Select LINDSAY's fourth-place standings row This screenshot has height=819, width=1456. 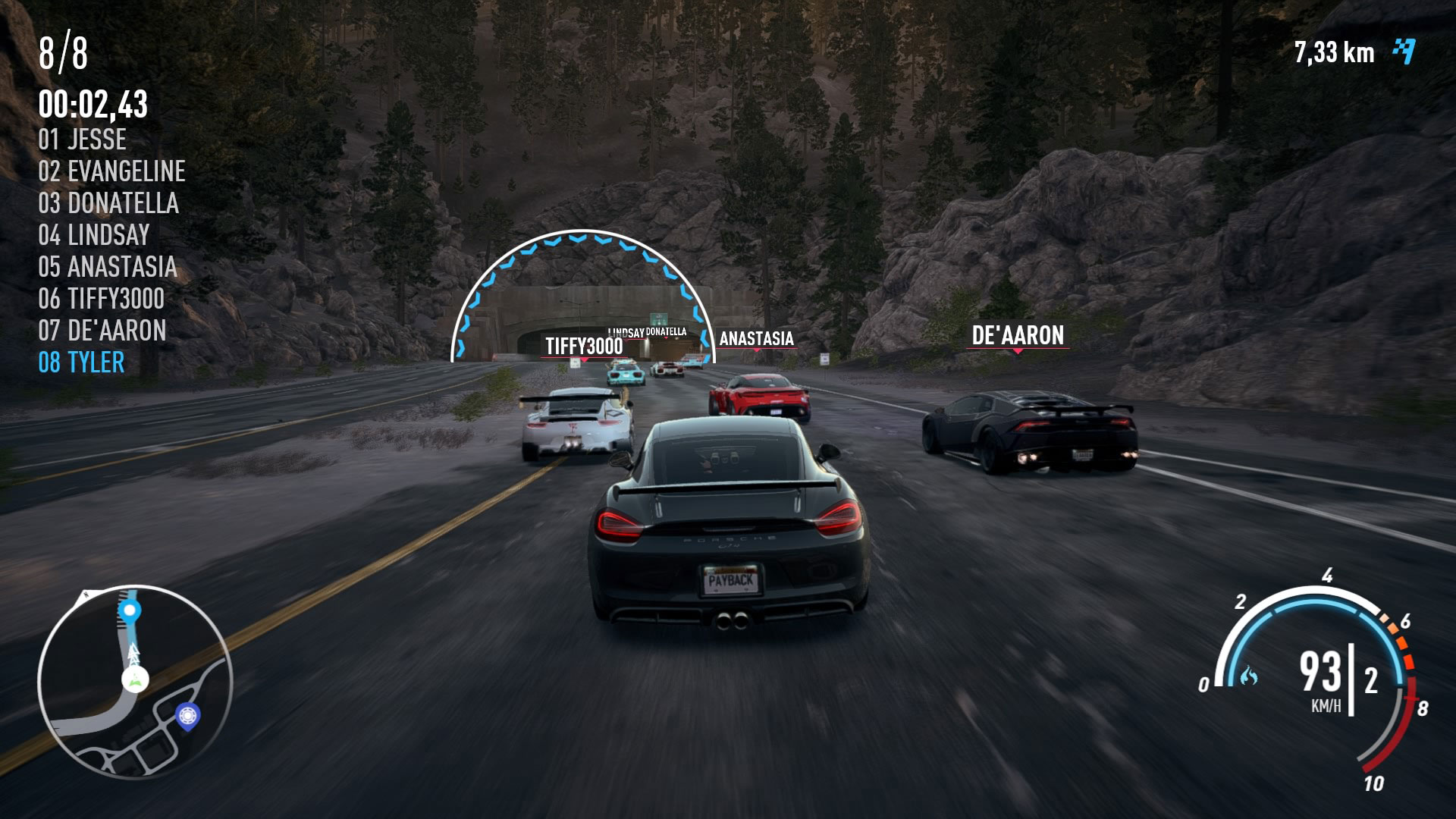coord(94,235)
